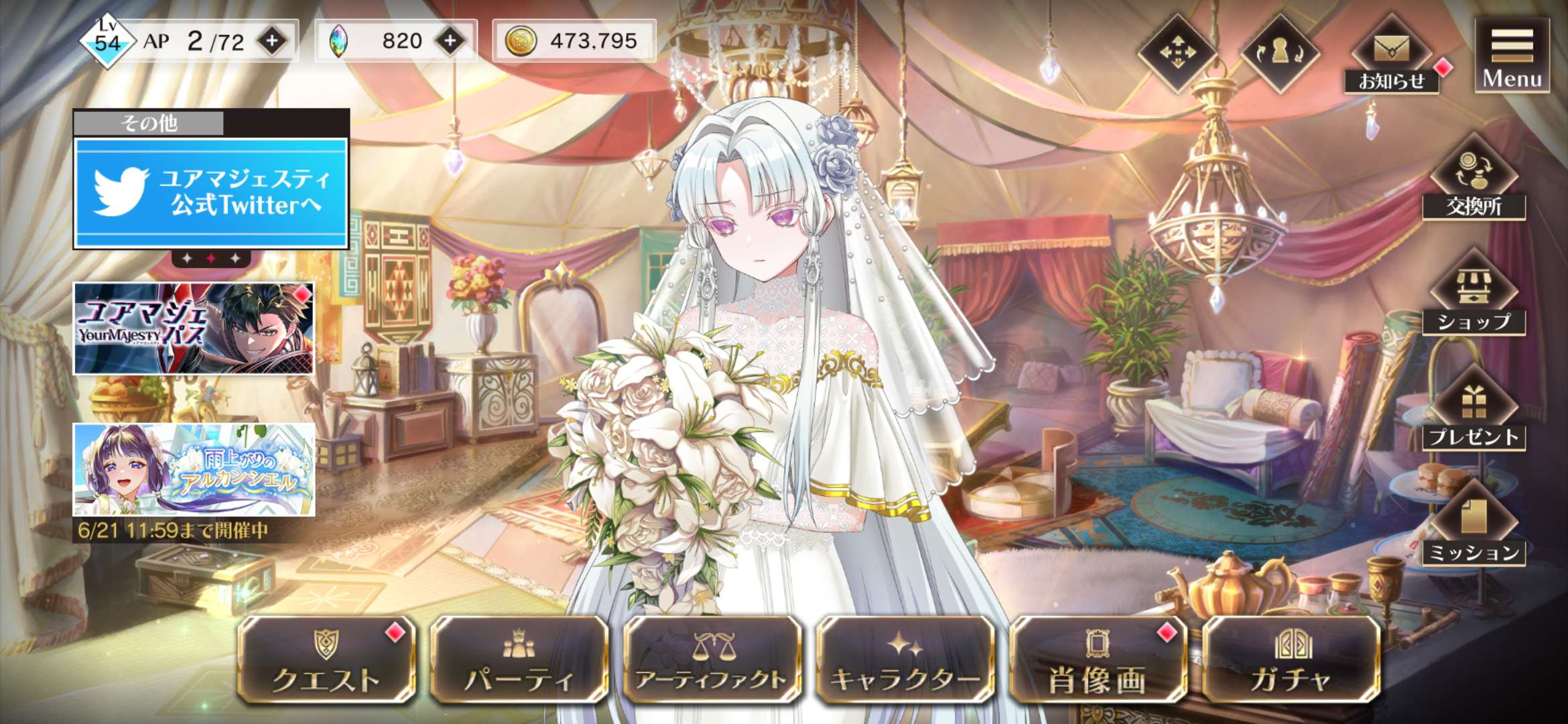Open the ガチャ (Gacha) screen
Viewport: 1568px width, 724px height.
tap(1291, 660)
